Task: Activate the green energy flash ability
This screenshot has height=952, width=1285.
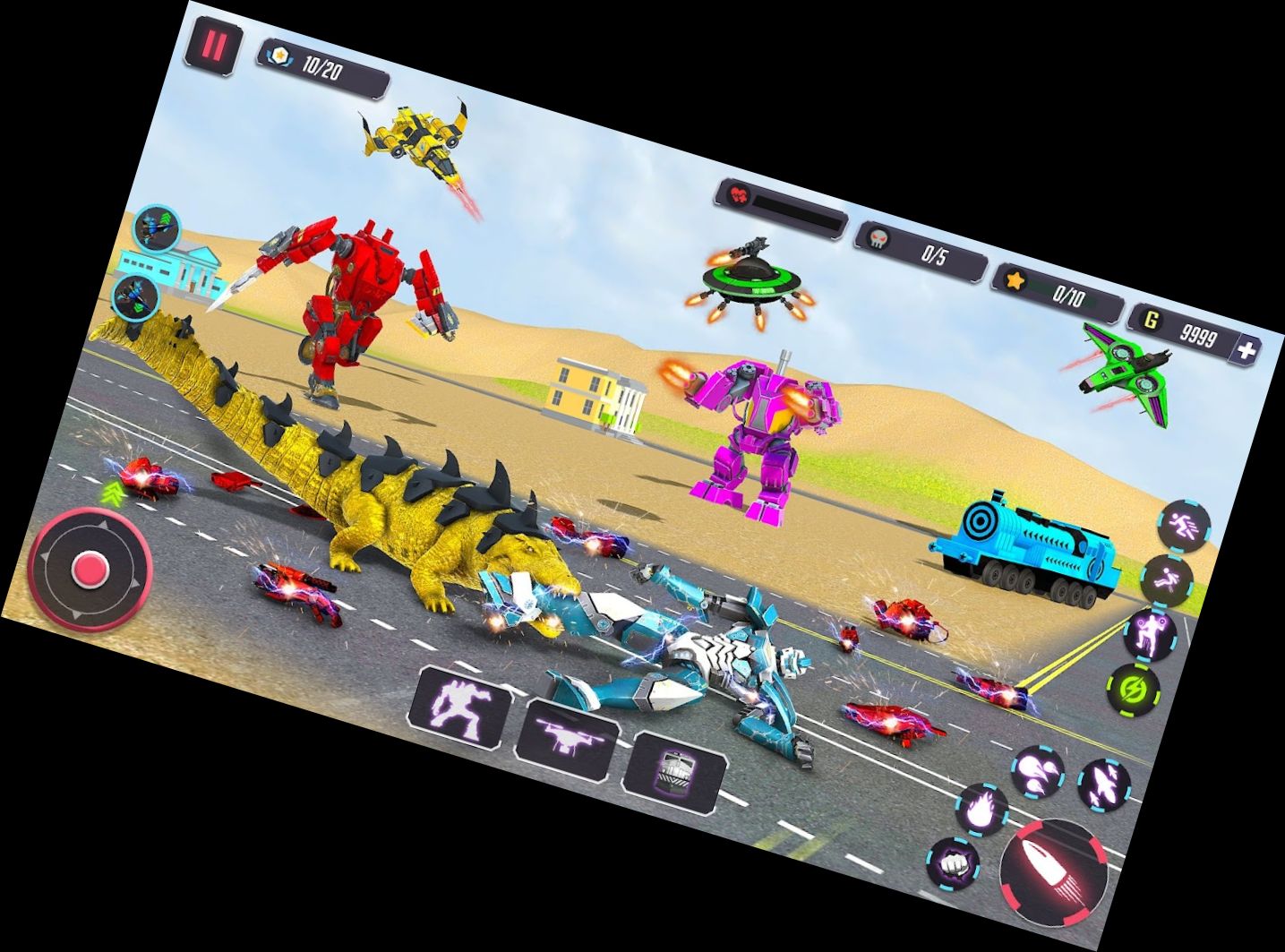Action: tap(1135, 689)
